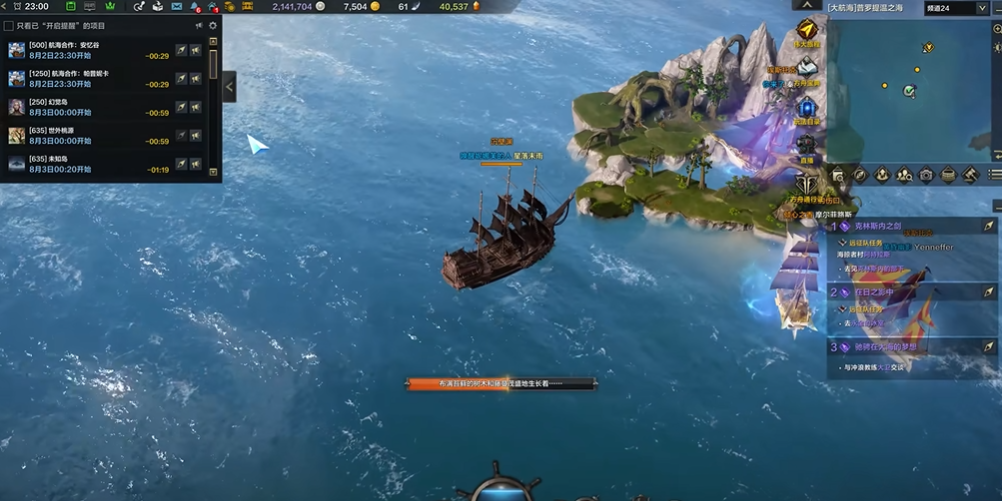Click the green crown icon in top bar
The height and width of the screenshot is (501, 1002).
111,7
